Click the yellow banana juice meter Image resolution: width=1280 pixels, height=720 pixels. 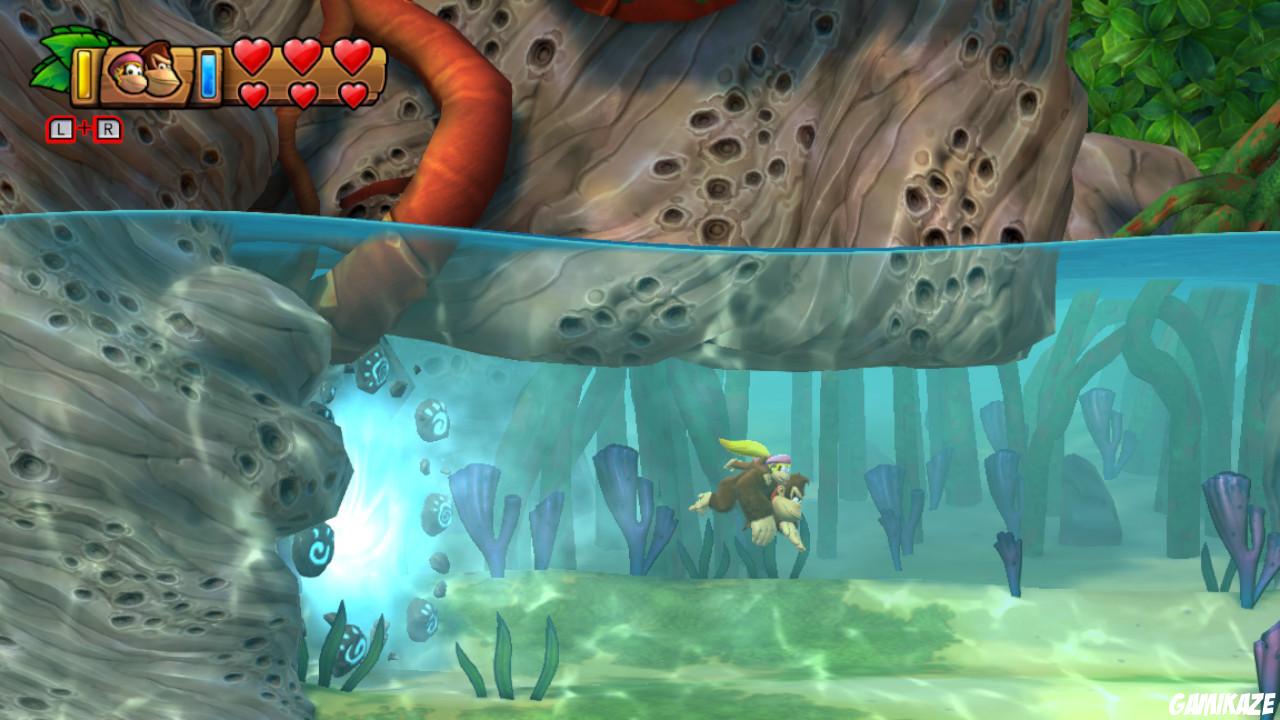(x=84, y=75)
